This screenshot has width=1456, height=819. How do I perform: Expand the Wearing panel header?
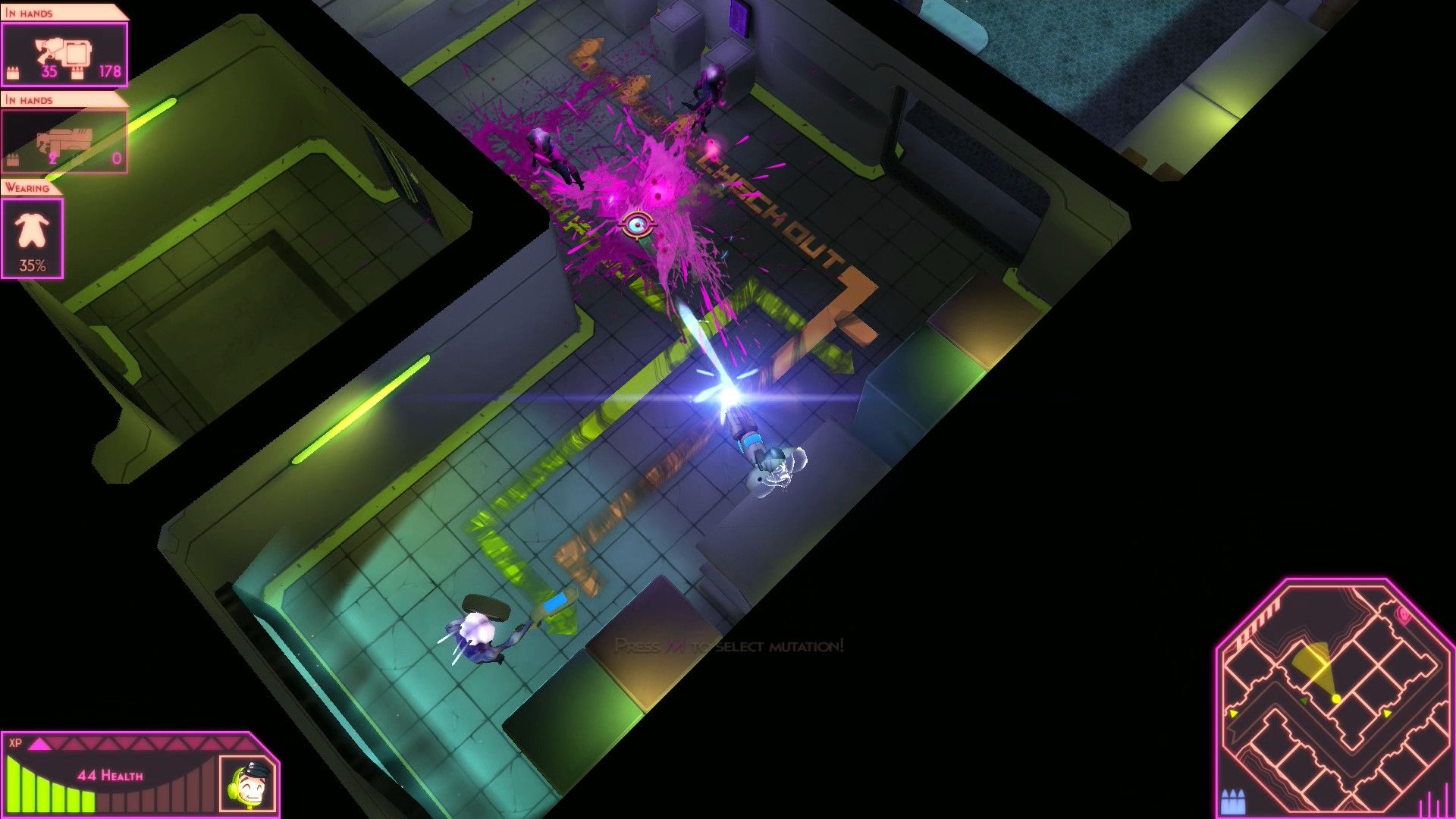pyautogui.click(x=27, y=187)
